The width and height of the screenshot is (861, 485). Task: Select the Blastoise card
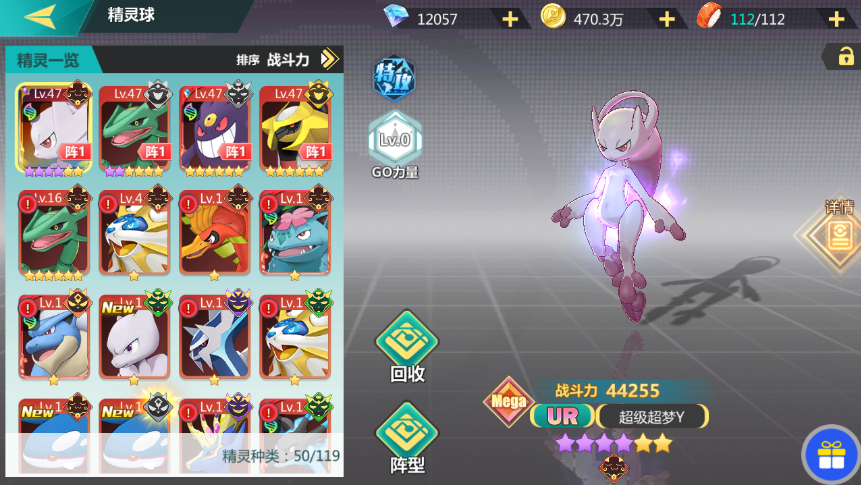coord(54,337)
